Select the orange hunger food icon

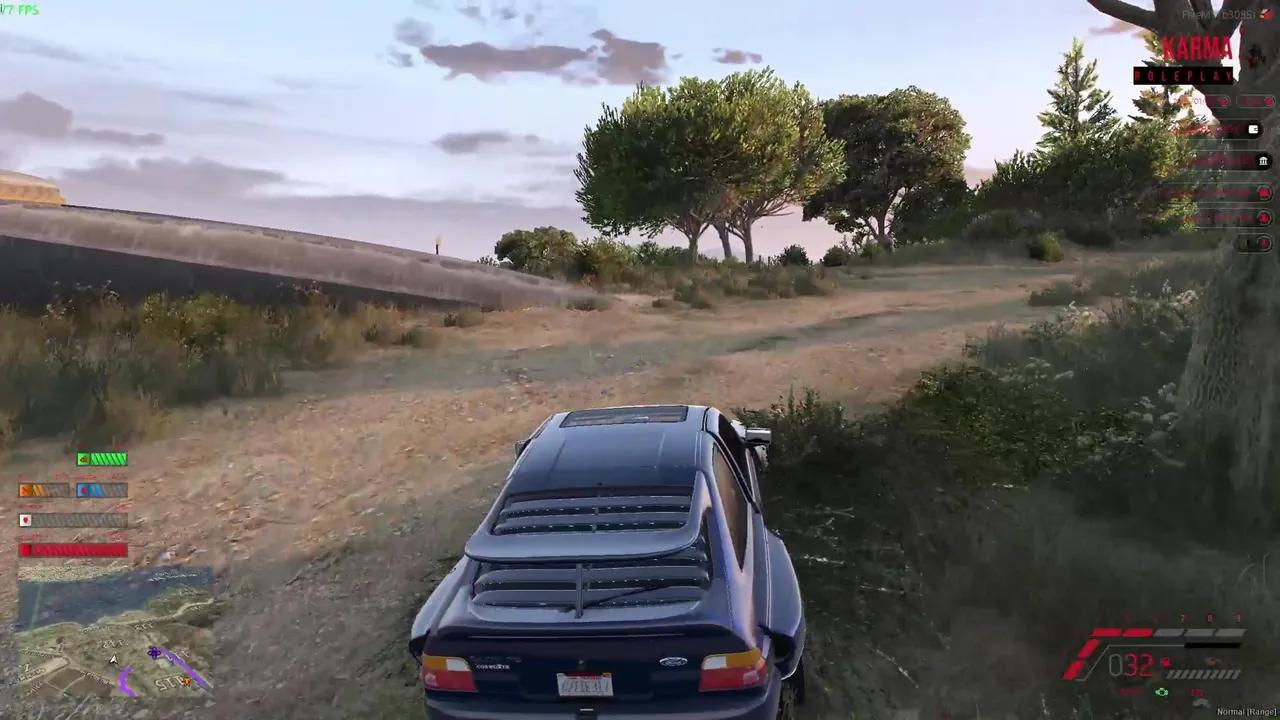(25, 489)
